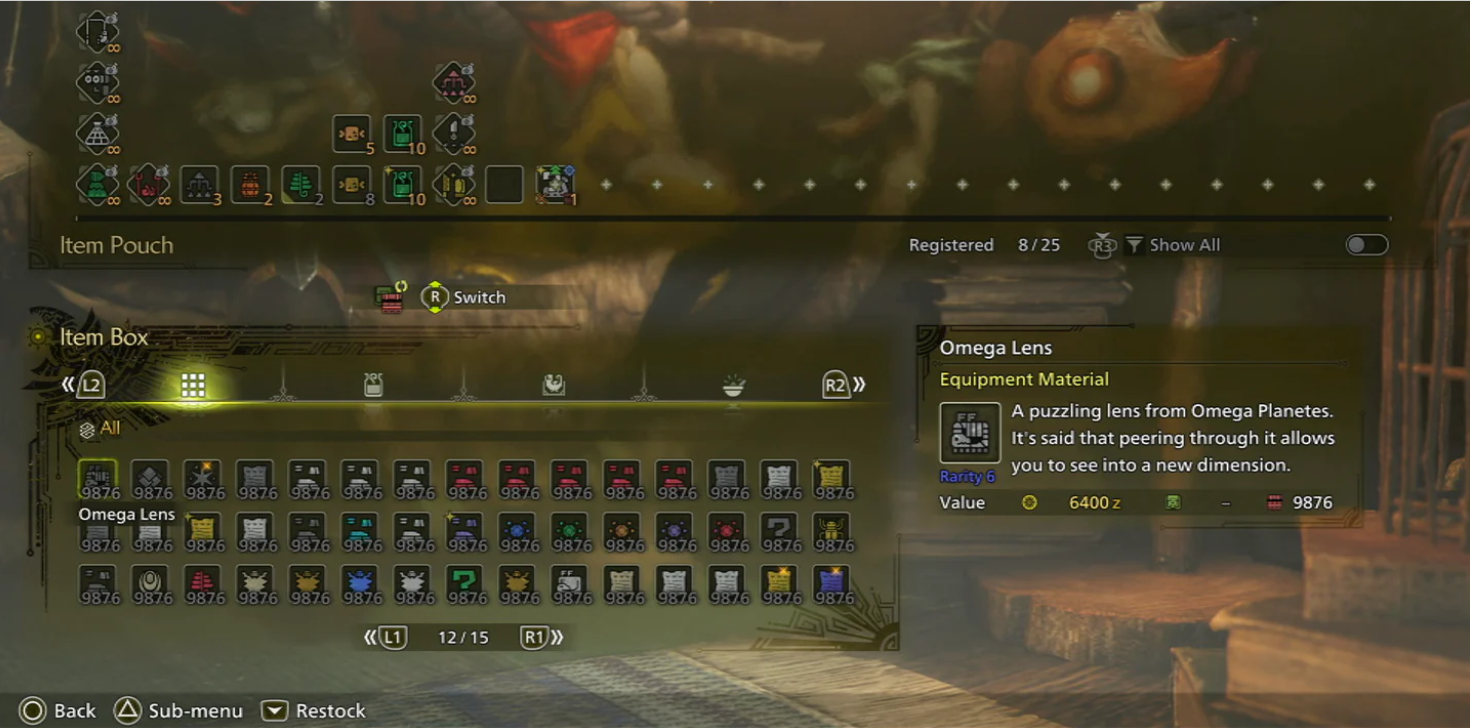Choose the gray question mark item
The height and width of the screenshot is (728, 1470).
coord(780,532)
